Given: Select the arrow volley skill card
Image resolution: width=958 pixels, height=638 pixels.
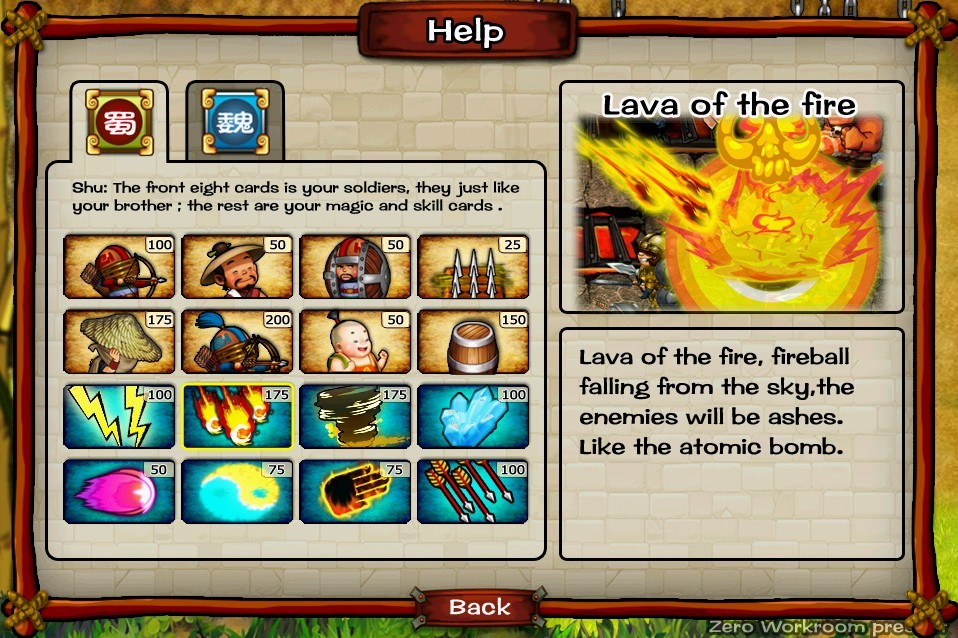Looking at the screenshot, I should click(473, 491).
